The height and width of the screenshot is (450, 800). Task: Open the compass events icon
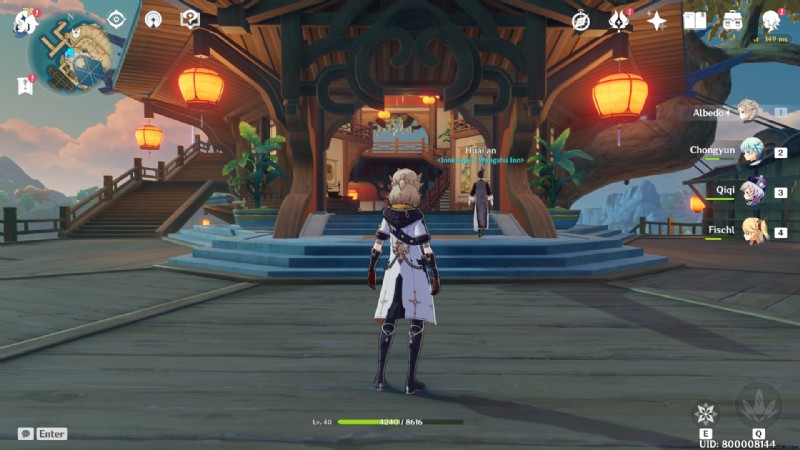(581, 21)
